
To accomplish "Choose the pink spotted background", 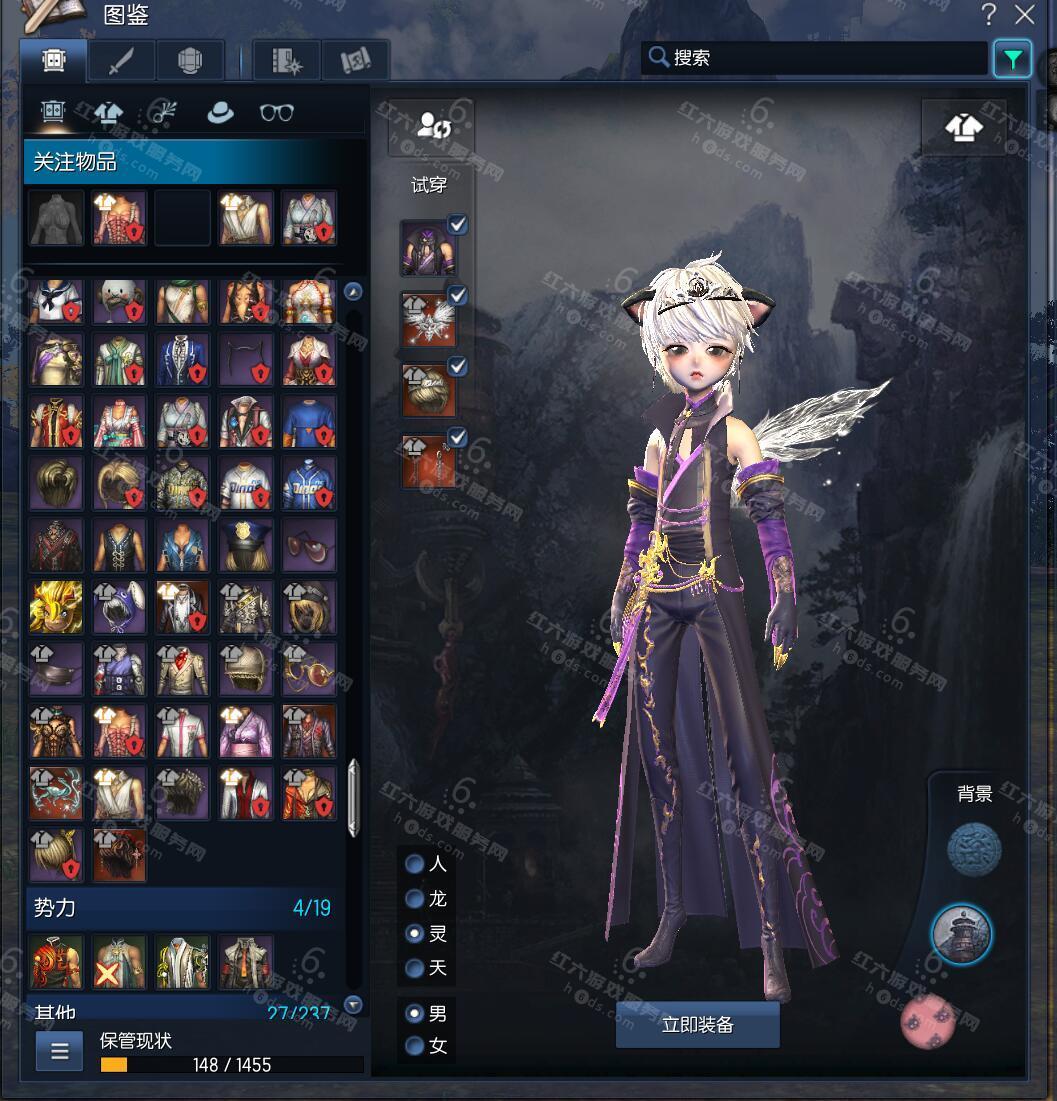I will [929, 1021].
